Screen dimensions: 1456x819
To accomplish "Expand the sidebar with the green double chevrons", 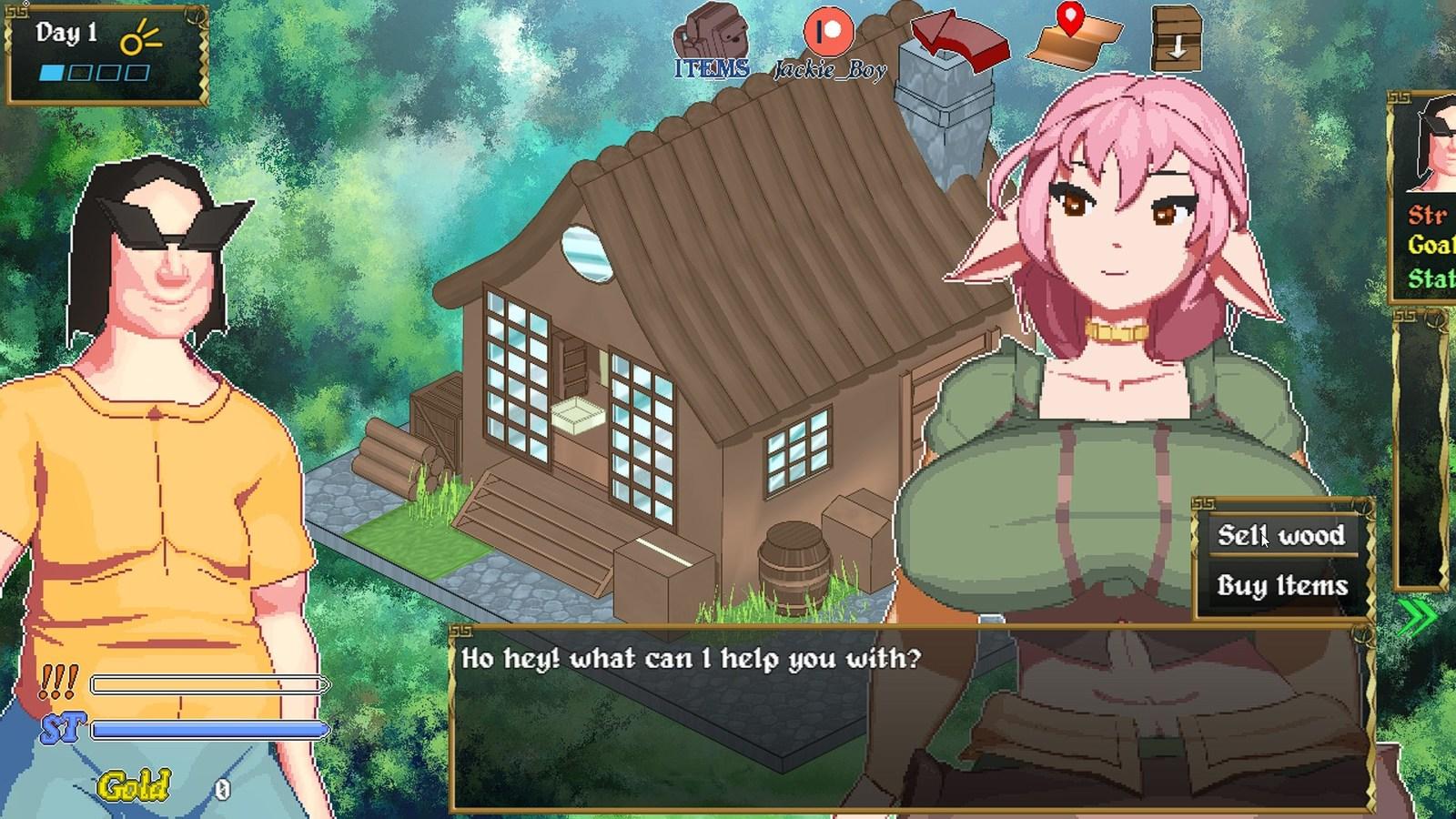I will point(1420,615).
